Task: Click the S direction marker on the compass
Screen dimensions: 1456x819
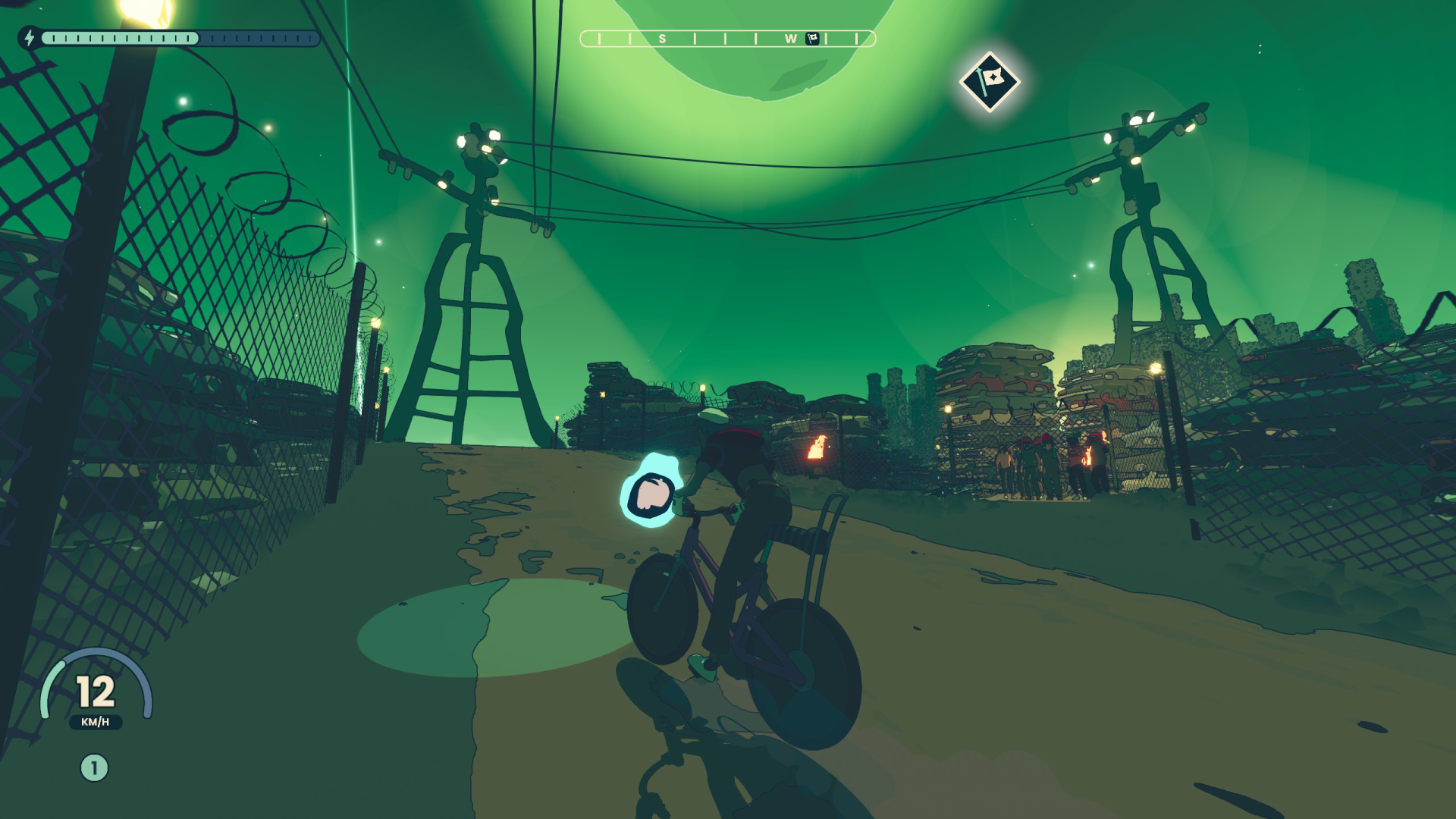Action: (662, 36)
